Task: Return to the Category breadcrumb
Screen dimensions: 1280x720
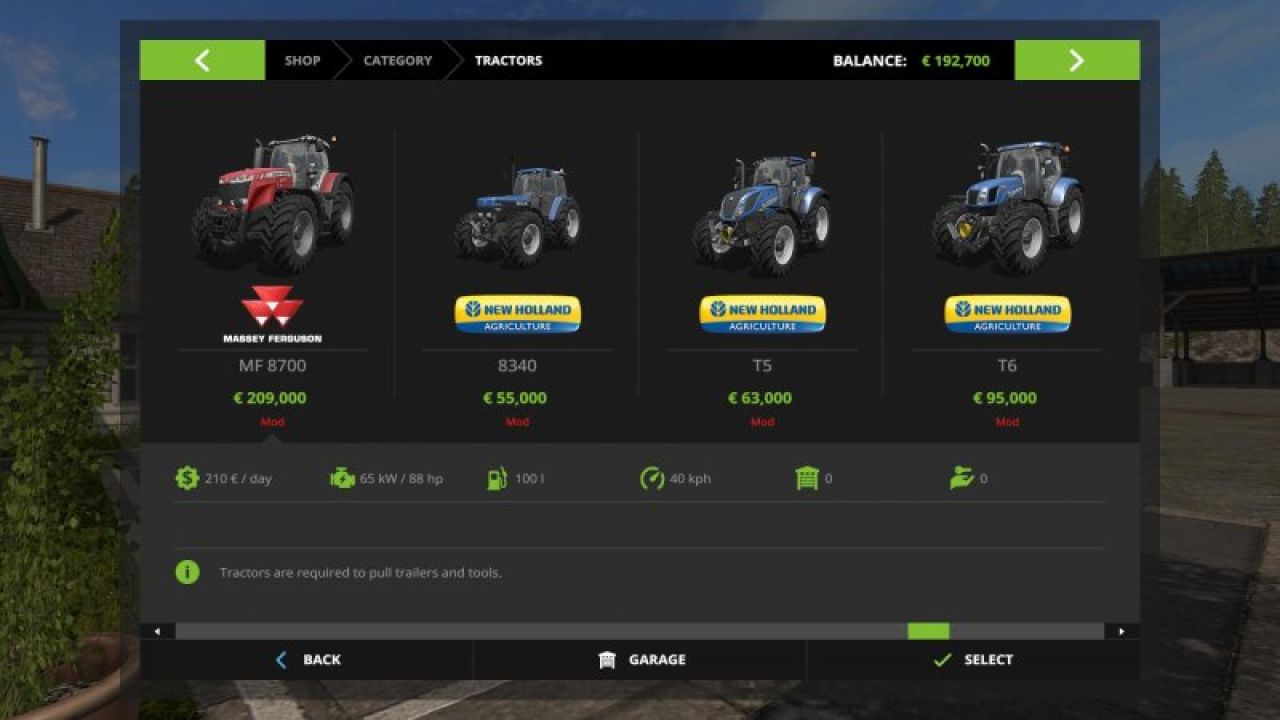Action: [397, 60]
